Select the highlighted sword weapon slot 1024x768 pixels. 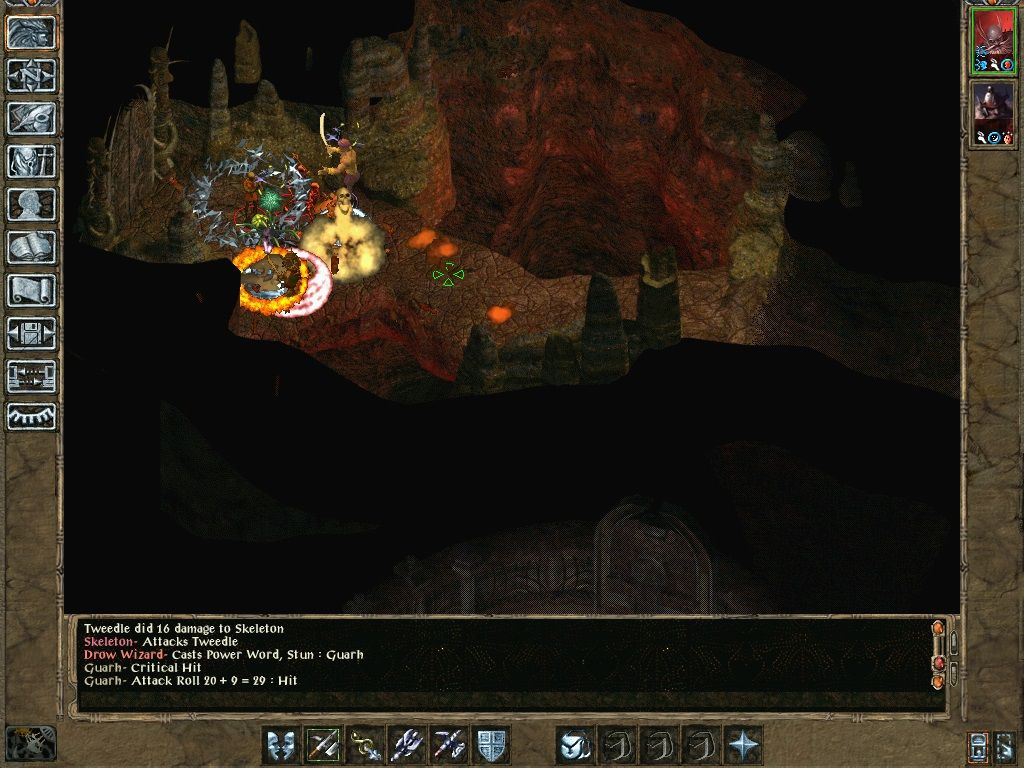(x=323, y=745)
